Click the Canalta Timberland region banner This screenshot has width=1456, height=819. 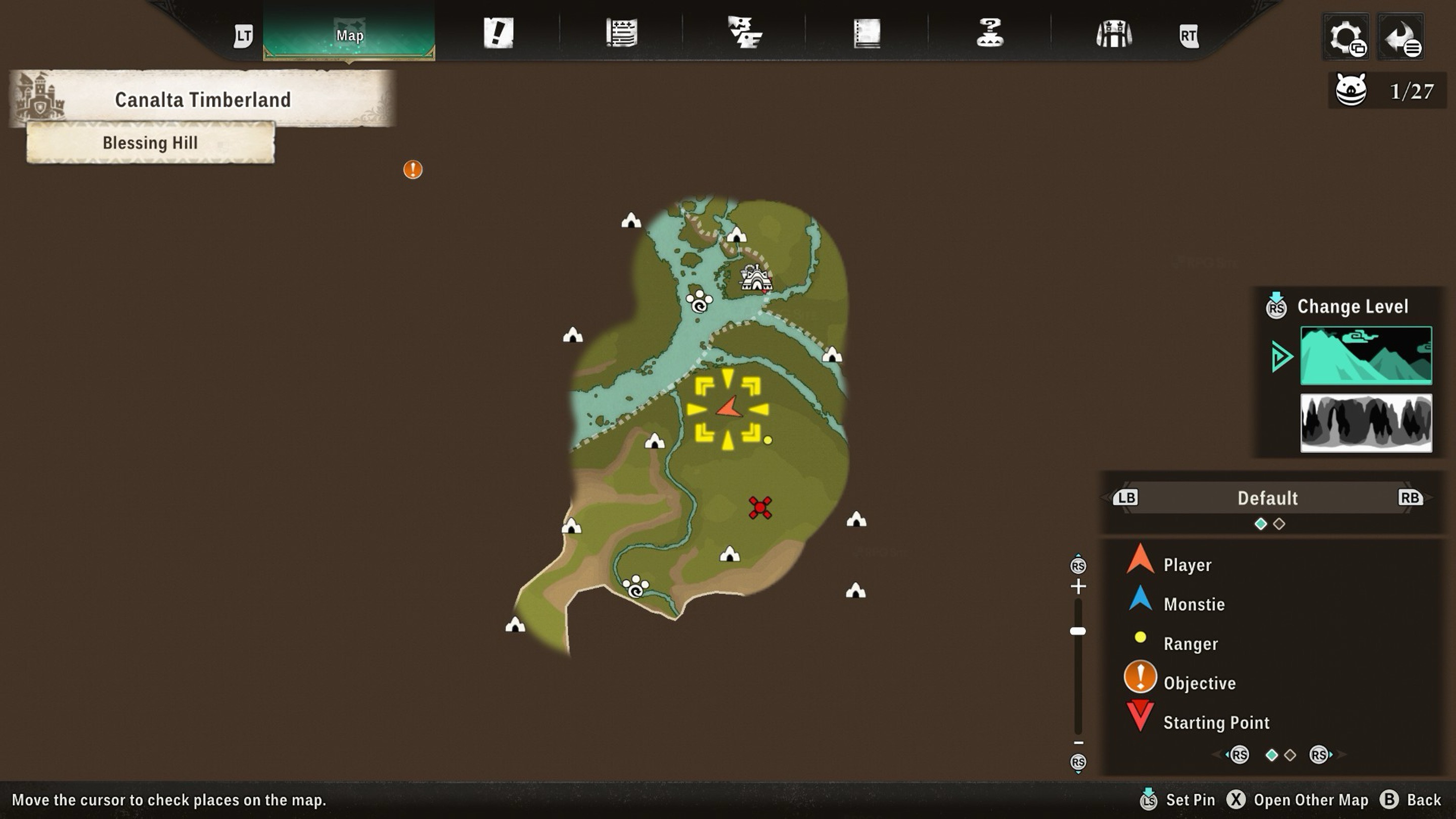(202, 100)
